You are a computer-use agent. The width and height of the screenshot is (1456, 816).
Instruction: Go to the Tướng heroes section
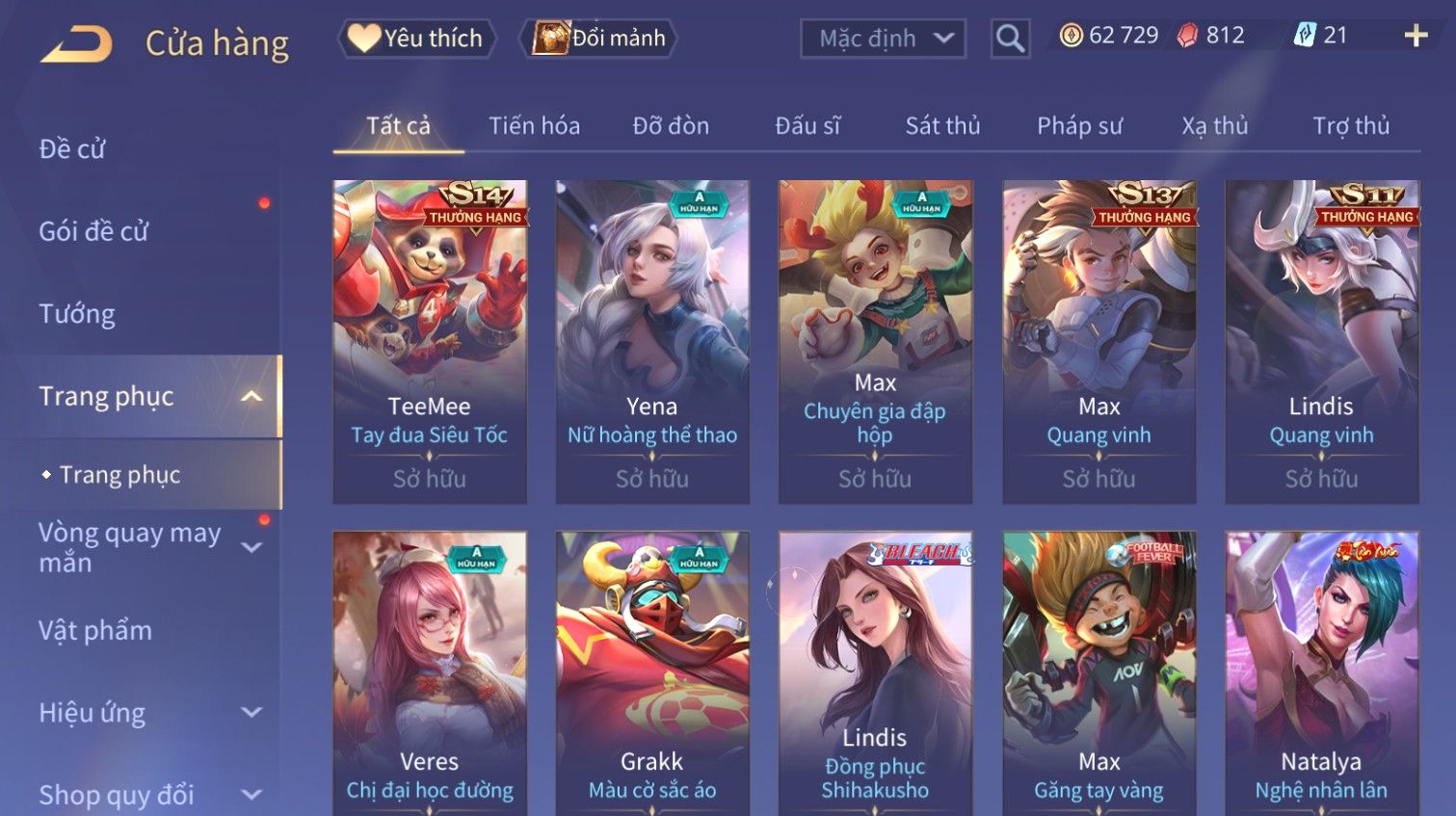(77, 314)
